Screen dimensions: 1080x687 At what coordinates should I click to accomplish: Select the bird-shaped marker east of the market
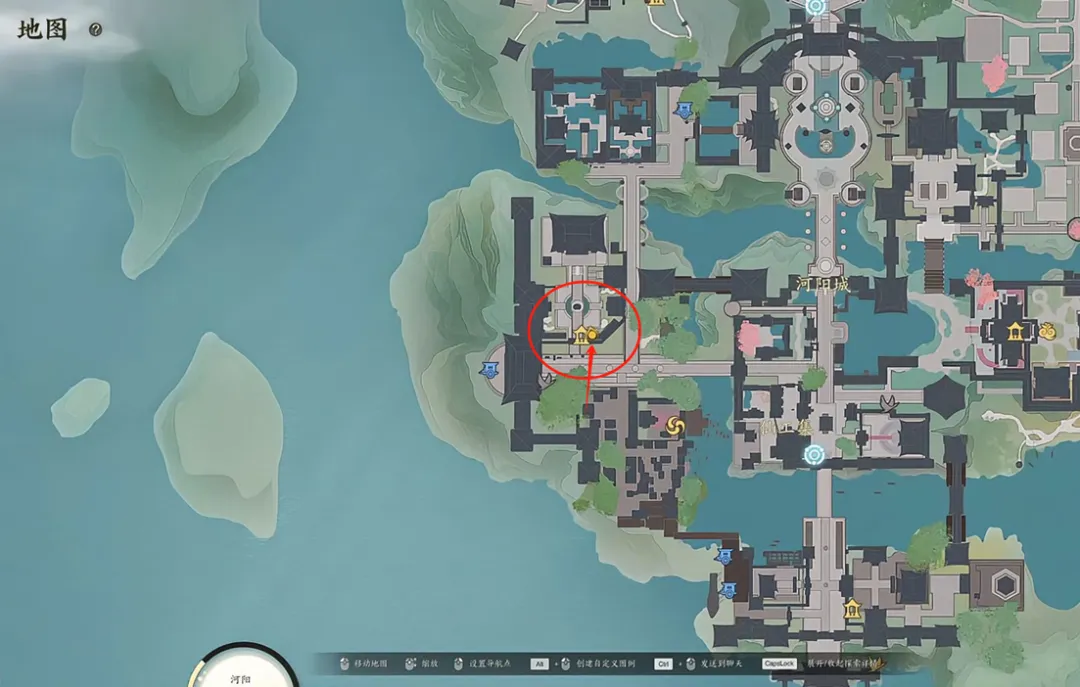887,403
